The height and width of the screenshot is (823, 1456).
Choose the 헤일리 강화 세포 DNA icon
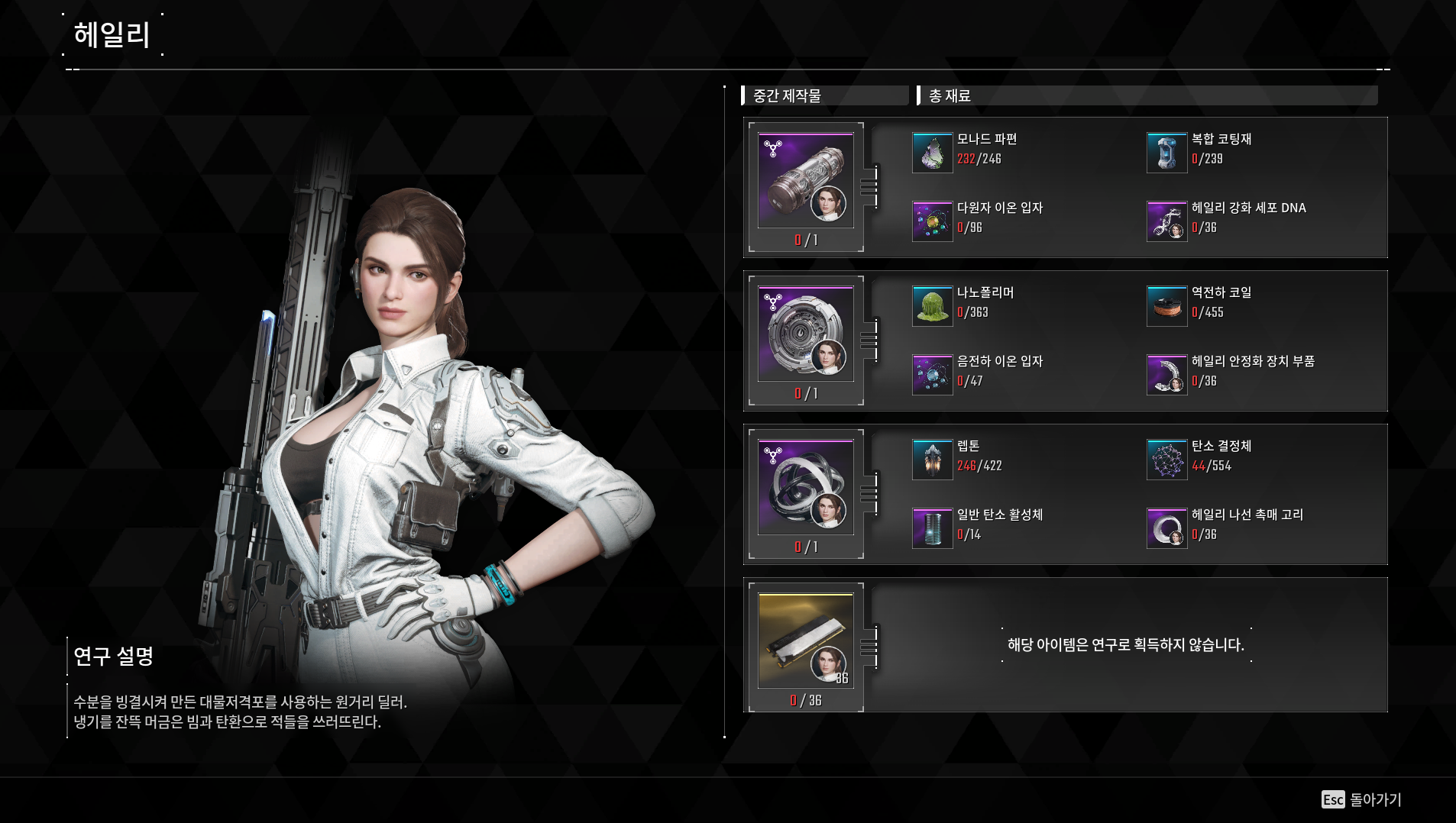point(1166,221)
